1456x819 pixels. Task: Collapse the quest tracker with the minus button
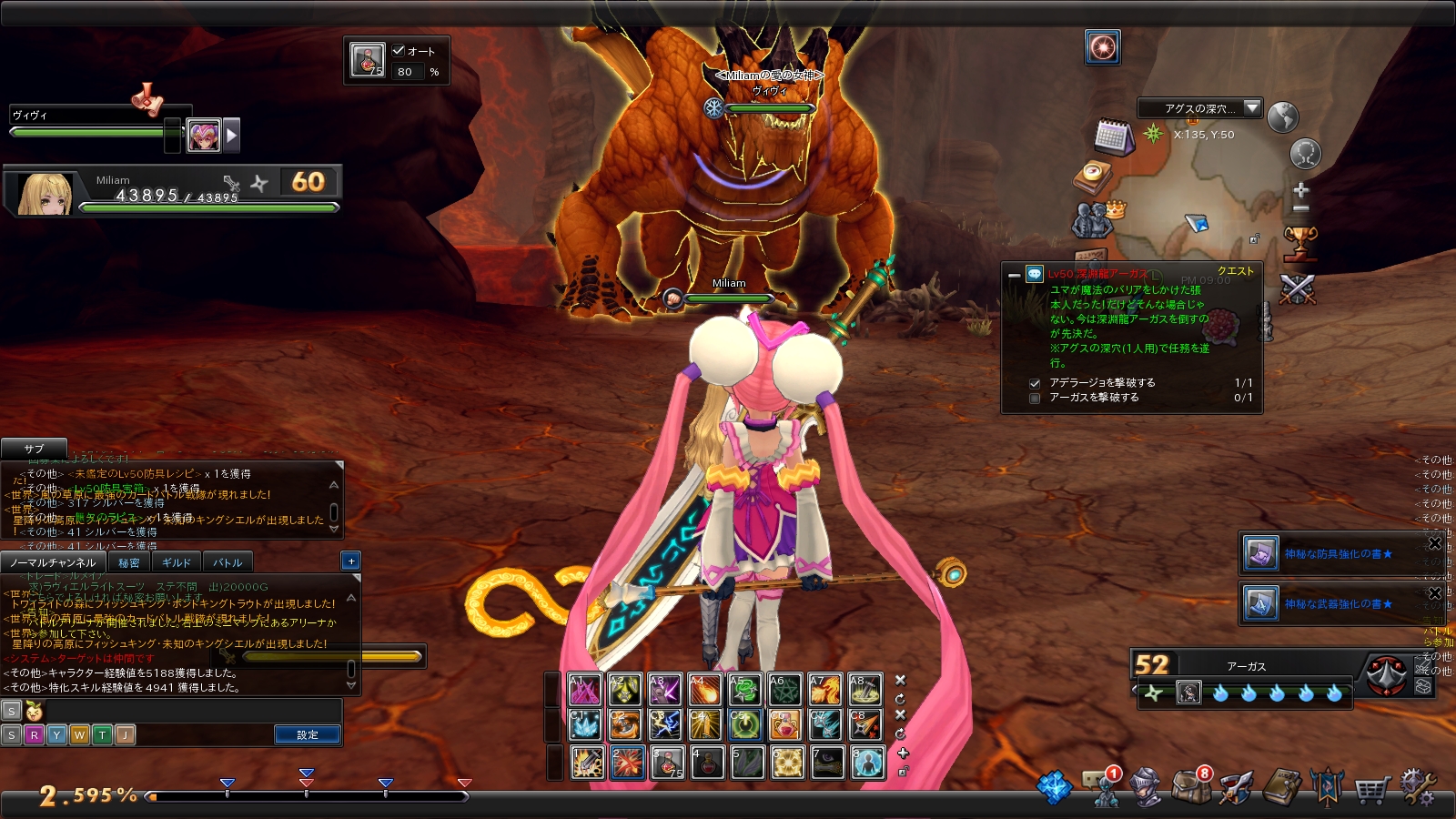(1014, 275)
